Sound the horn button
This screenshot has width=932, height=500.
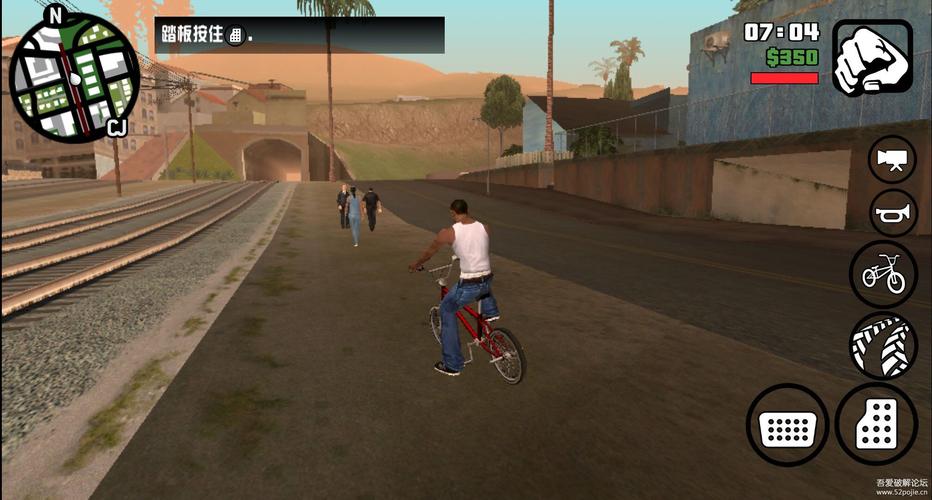click(891, 212)
